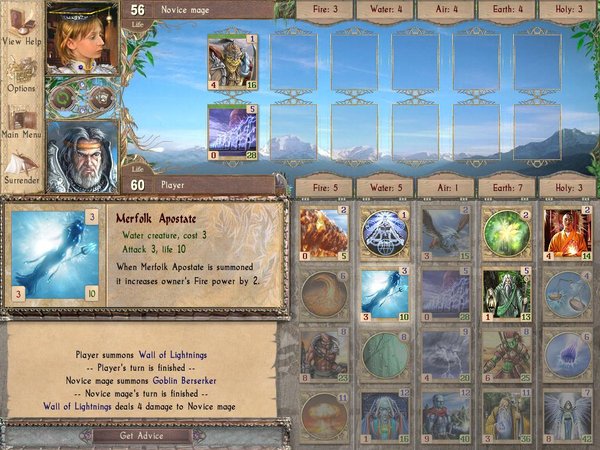Image resolution: width=600 pixels, height=450 pixels.
Task: Select the Master Healer earth card
Action: click(x=505, y=415)
